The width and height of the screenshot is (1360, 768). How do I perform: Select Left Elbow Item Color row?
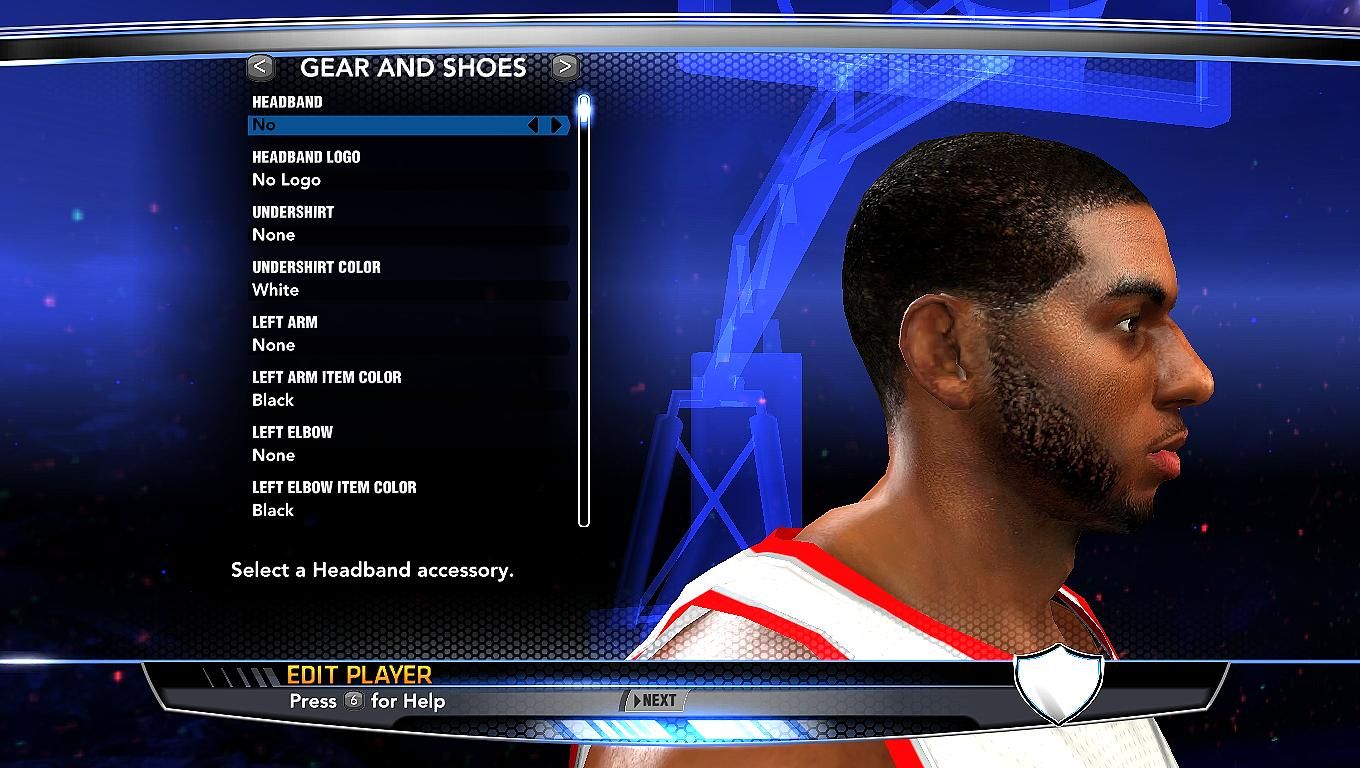click(x=408, y=510)
